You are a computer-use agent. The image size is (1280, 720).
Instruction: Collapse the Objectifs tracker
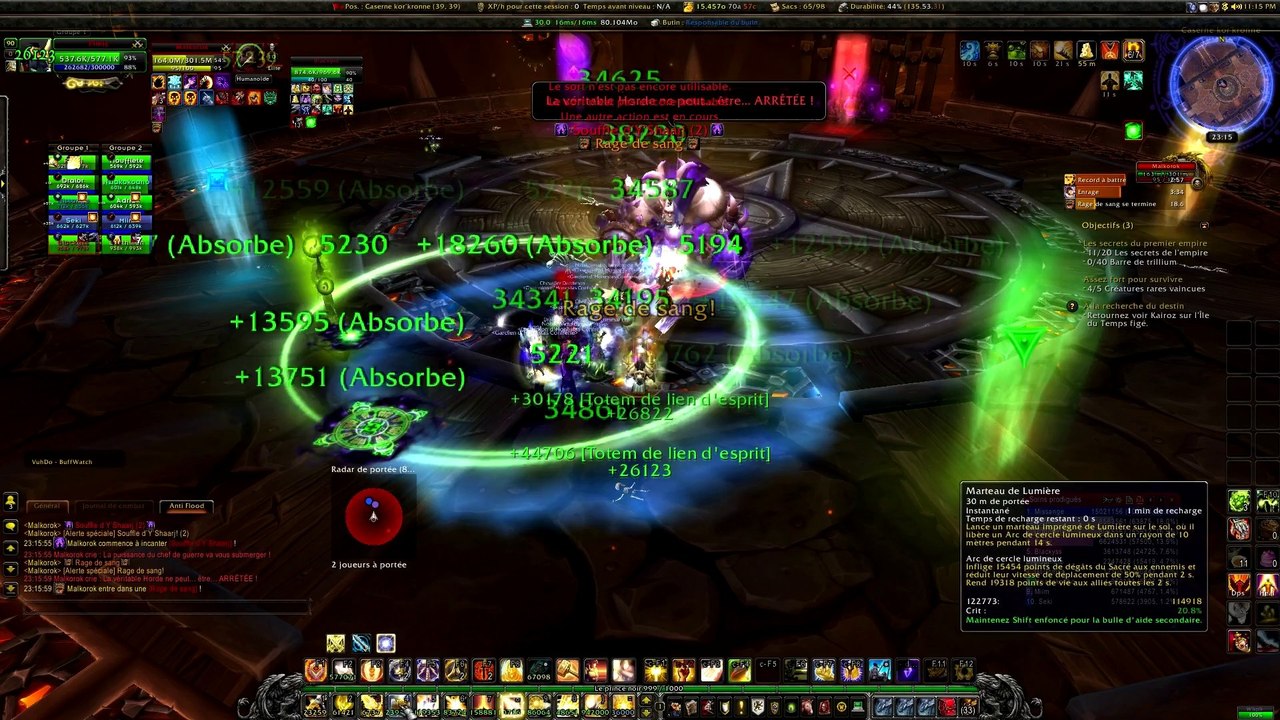[x=1204, y=225]
